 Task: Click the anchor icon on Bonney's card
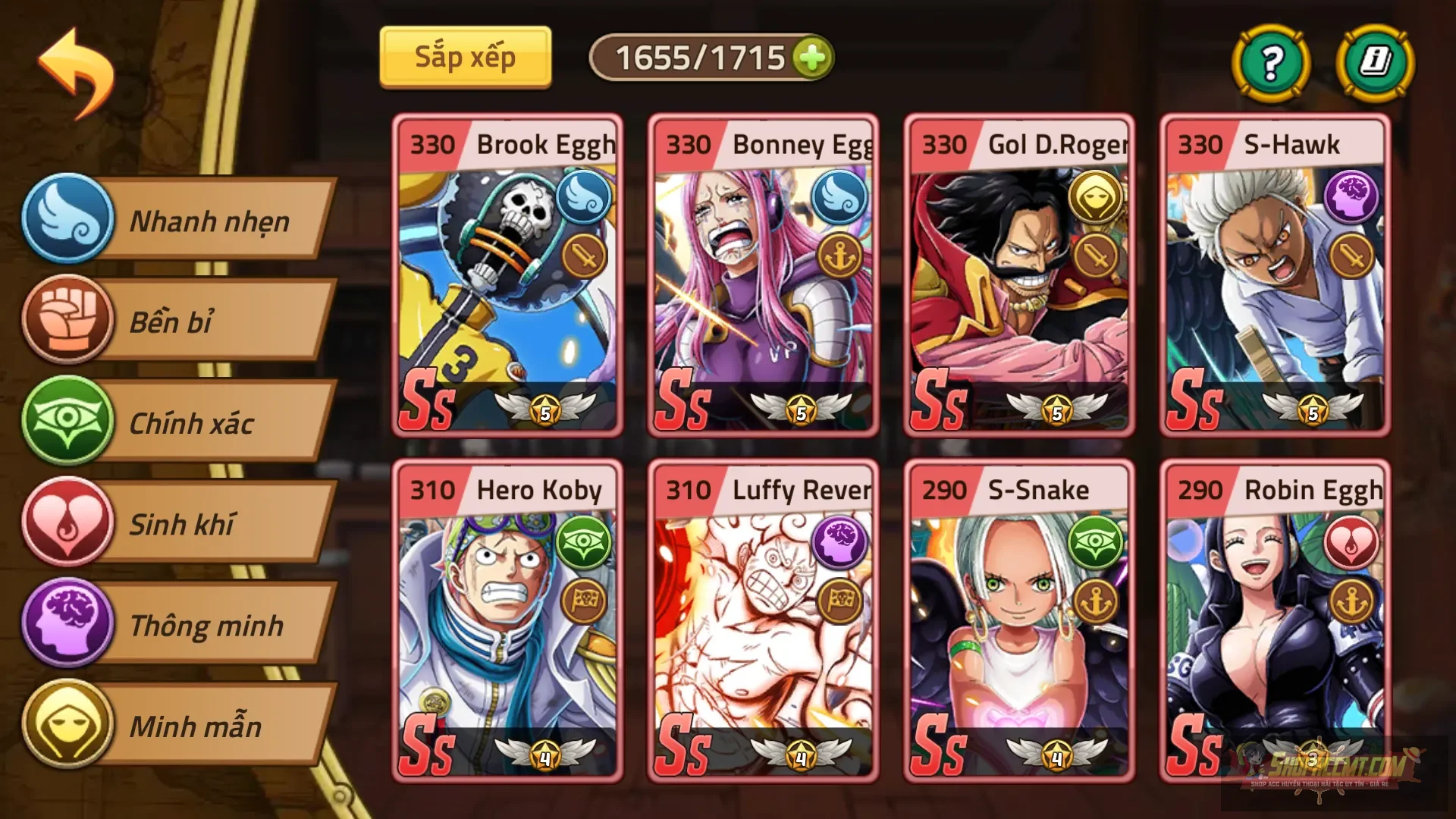pyautogui.click(x=842, y=254)
